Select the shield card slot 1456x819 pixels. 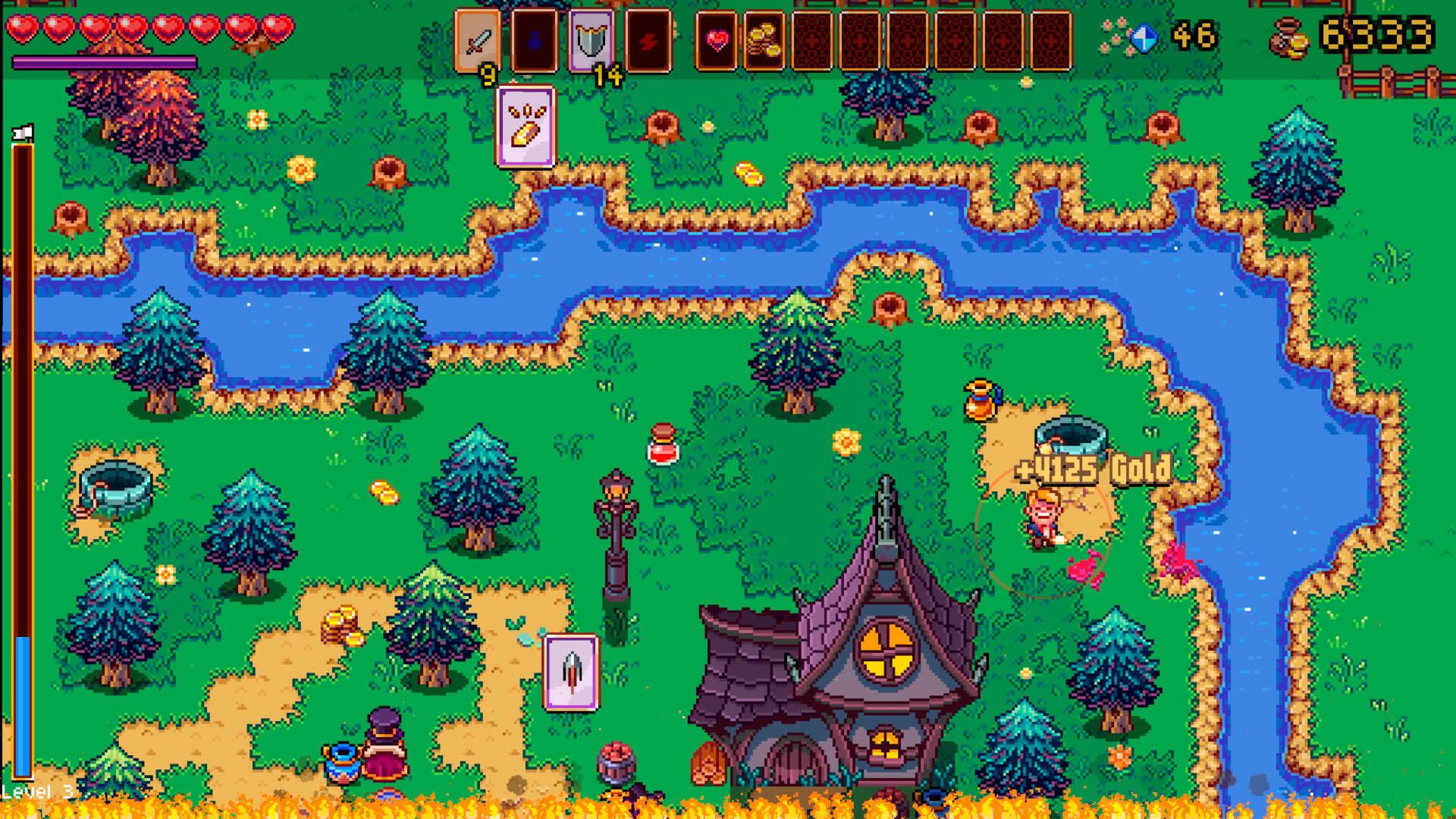pyautogui.click(x=591, y=41)
